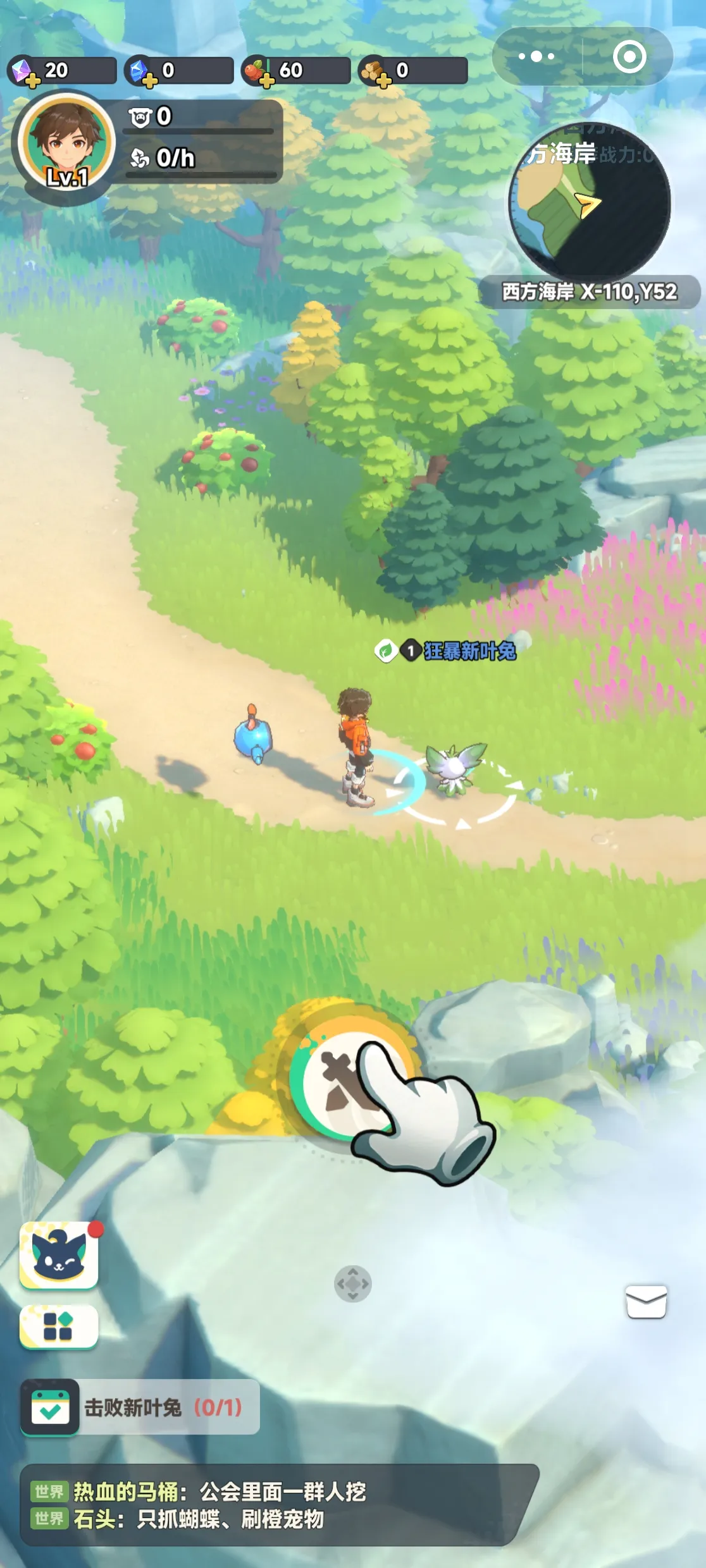Tap the directional joystick pad
This screenshot has width=706, height=1568.
pyautogui.click(x=353, y=1283)
